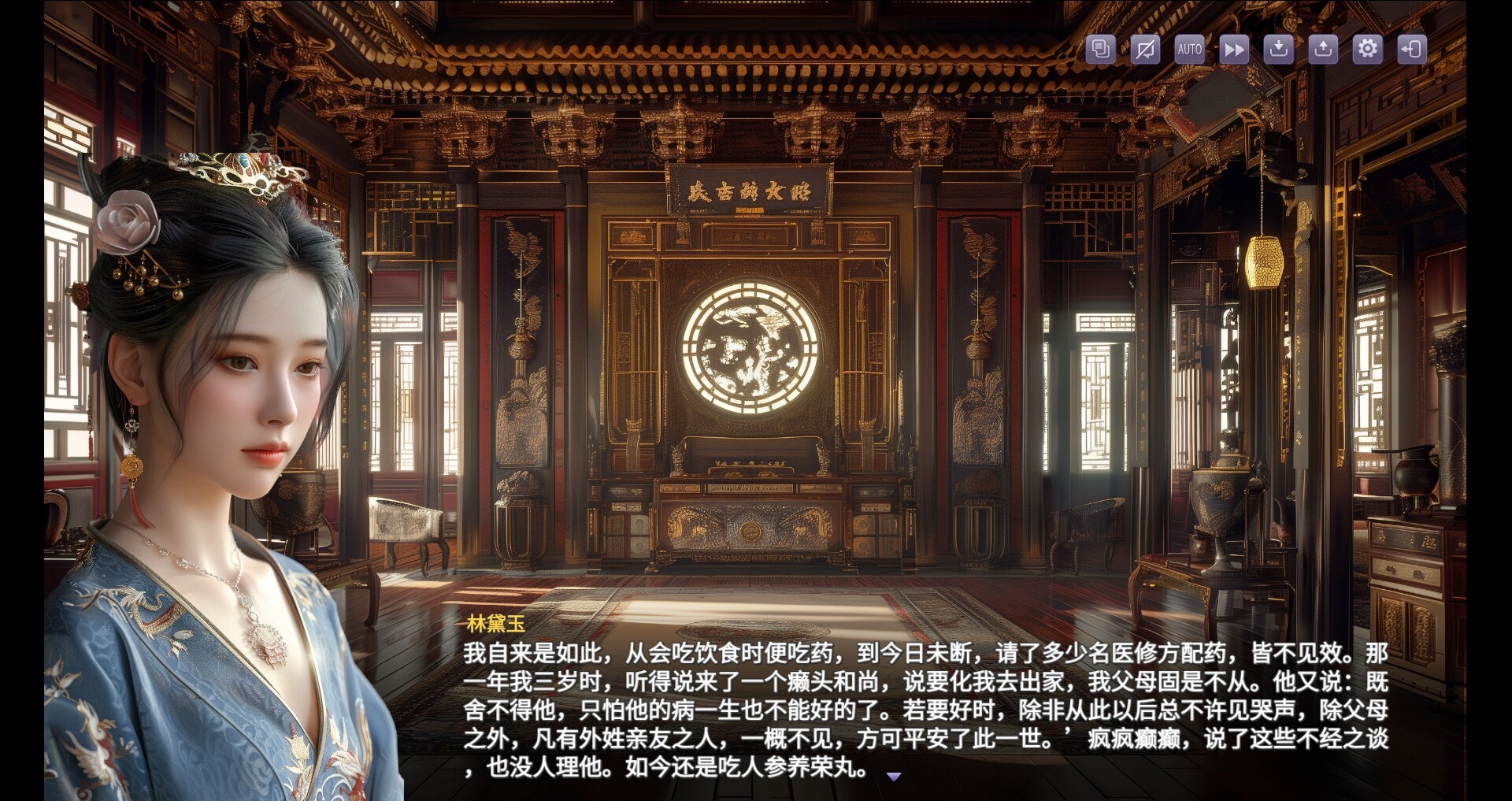Open the save menu tab

[x=1279, y=49]
